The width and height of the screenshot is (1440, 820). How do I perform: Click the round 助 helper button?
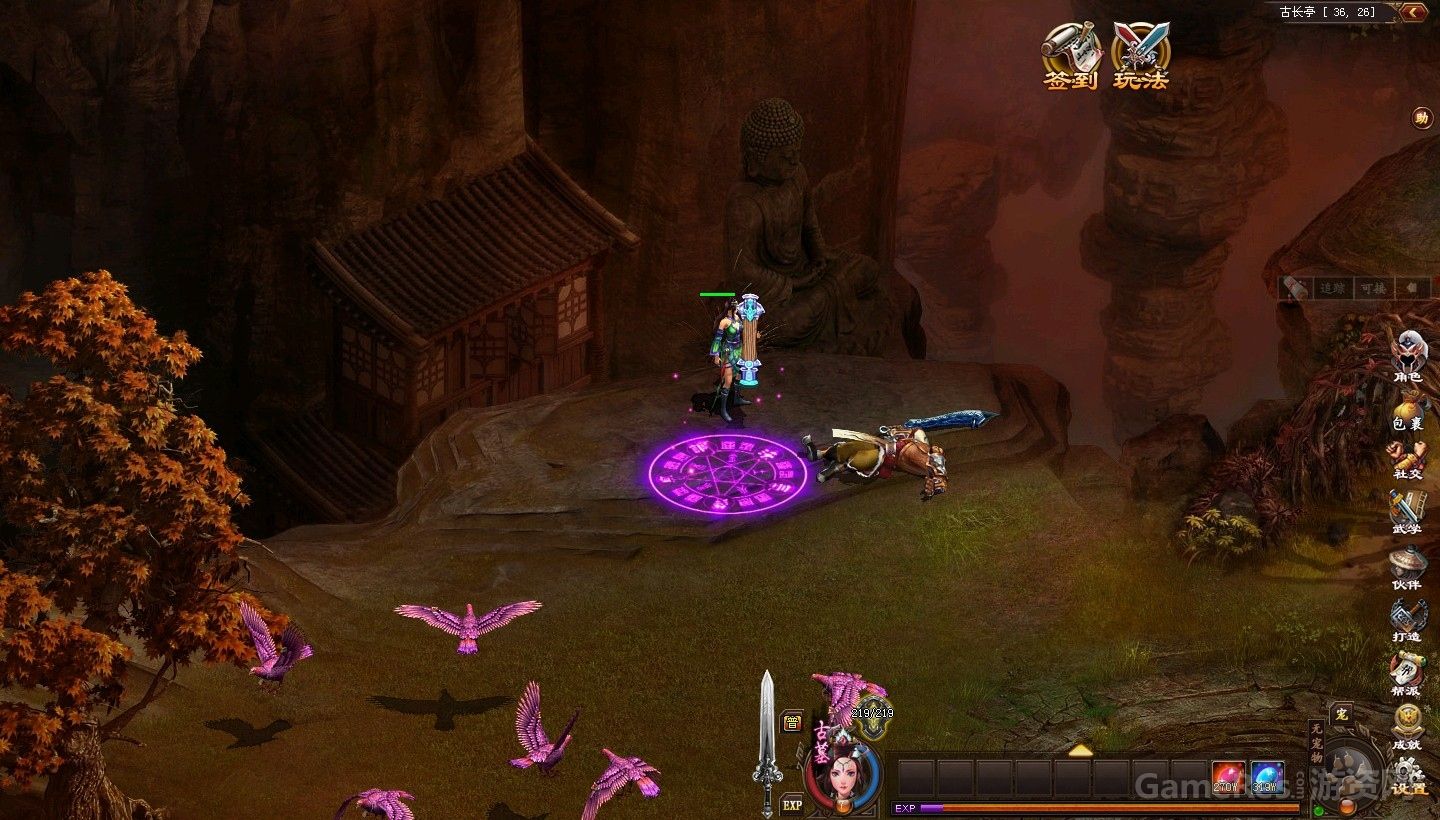pyautogui.click(x=1422, y=118)
